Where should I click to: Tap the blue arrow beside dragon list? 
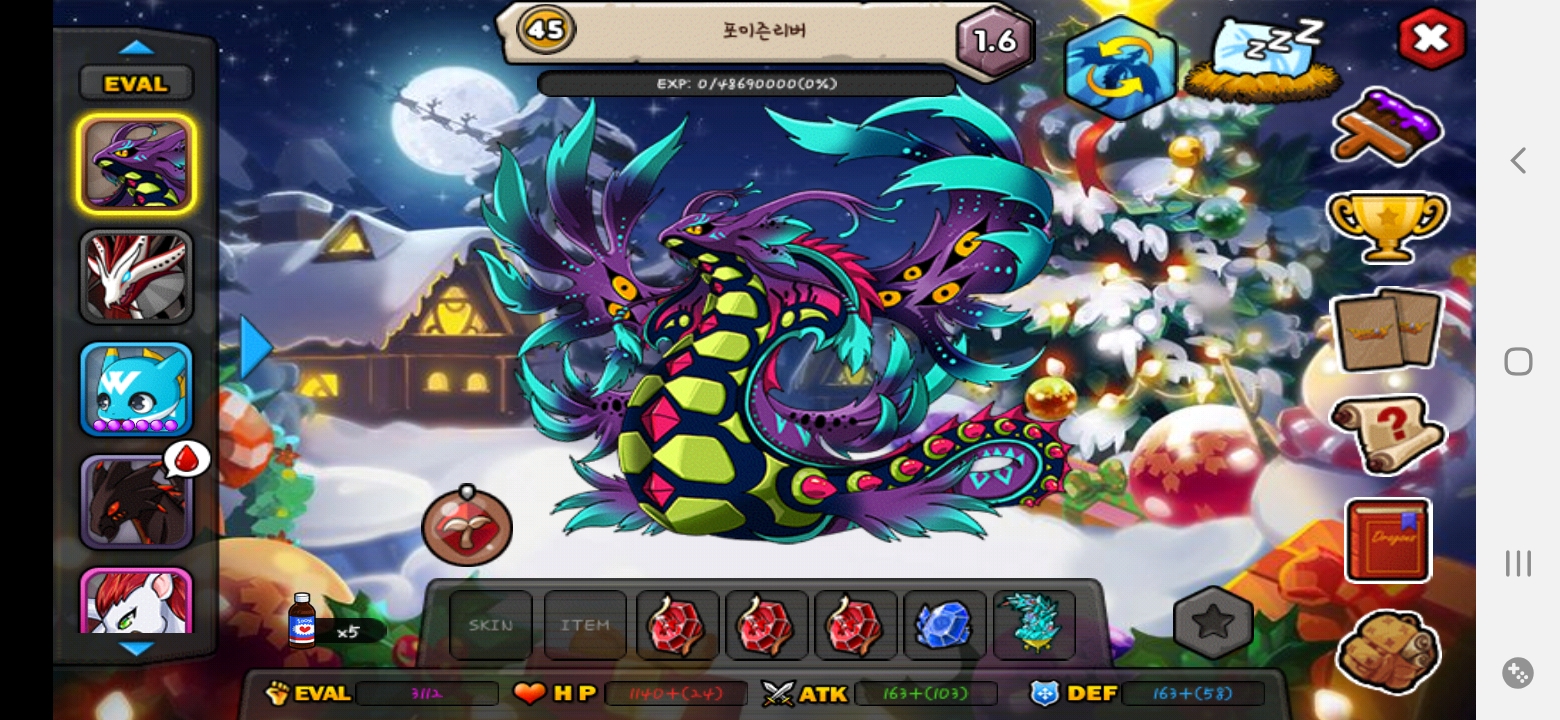255,348
